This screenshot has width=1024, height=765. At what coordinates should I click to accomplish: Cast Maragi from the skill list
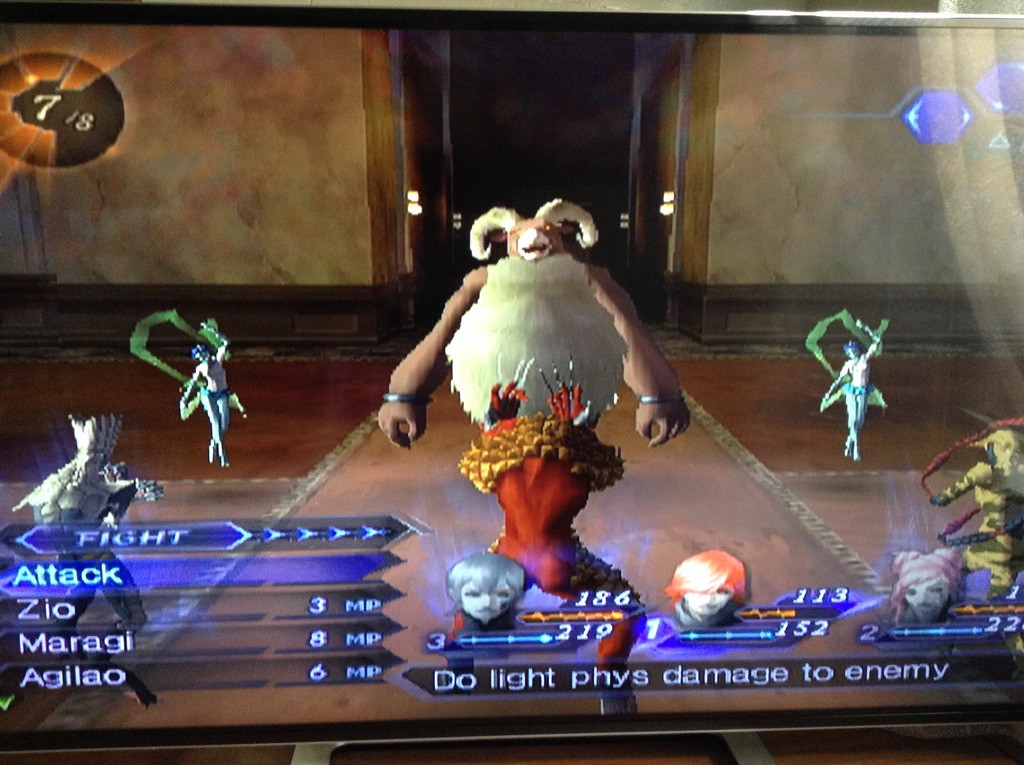[61, 642]
